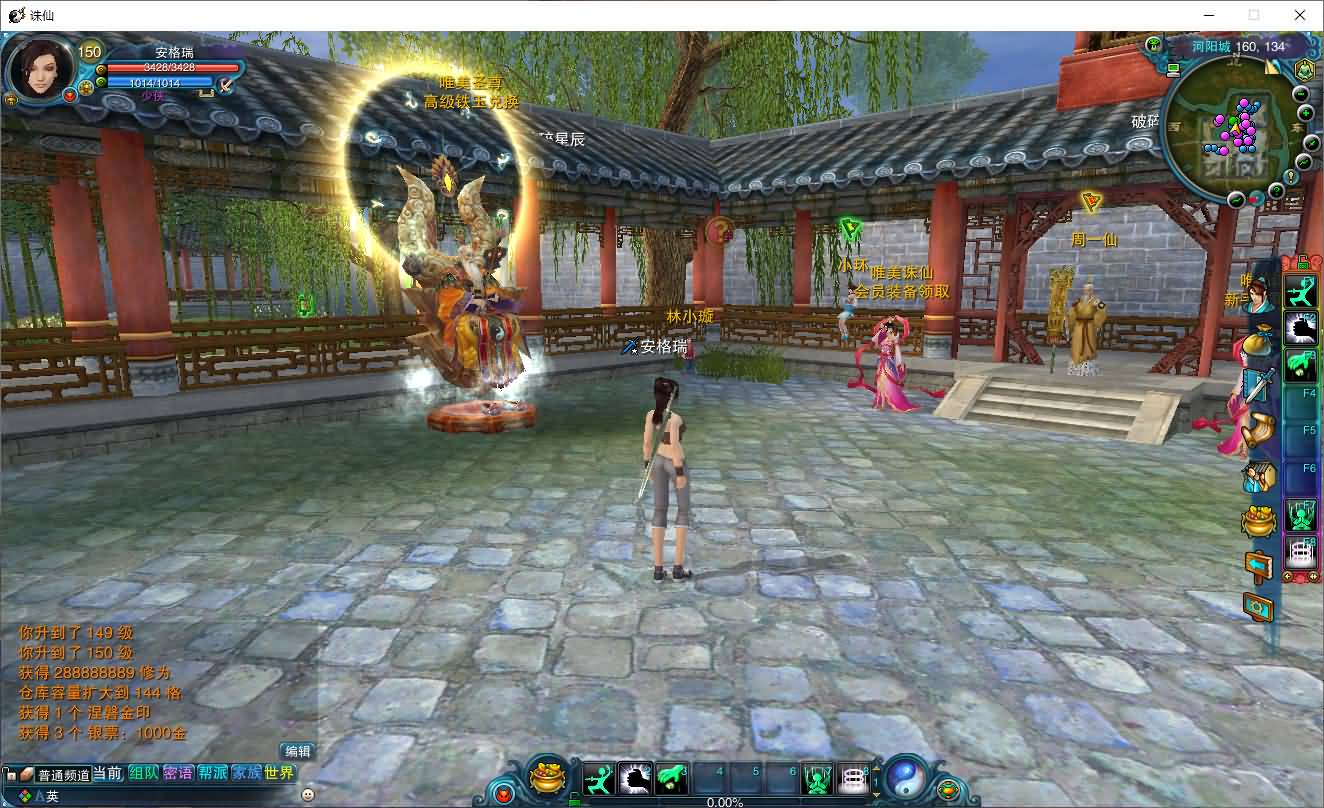Choose the 家族 family chat tab
Screen dimensions: 1324x808
[246, 773]
